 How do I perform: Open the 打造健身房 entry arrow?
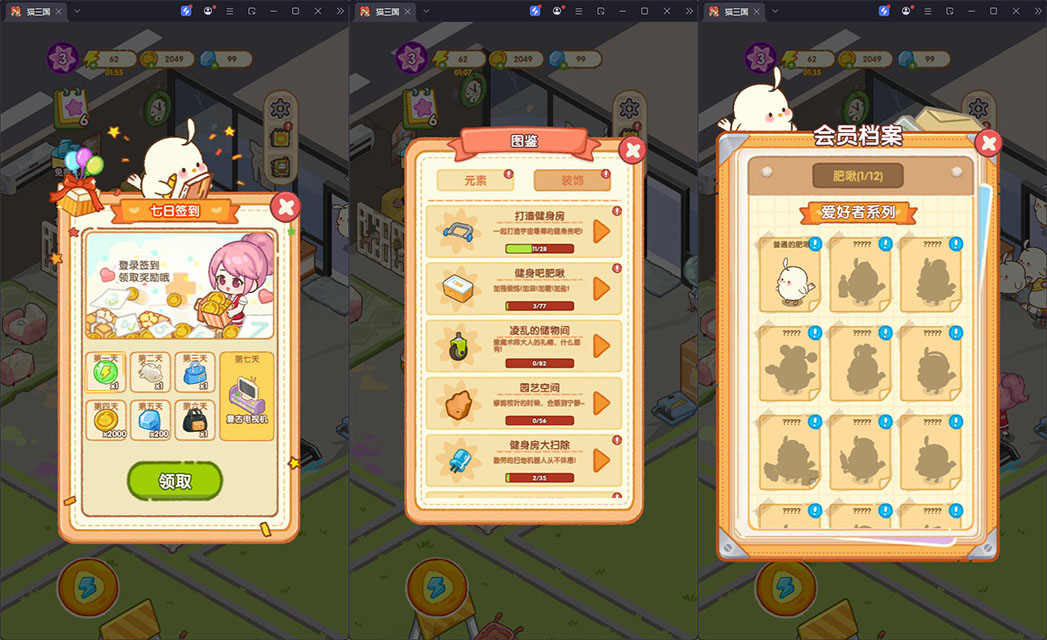coord(601,231)
